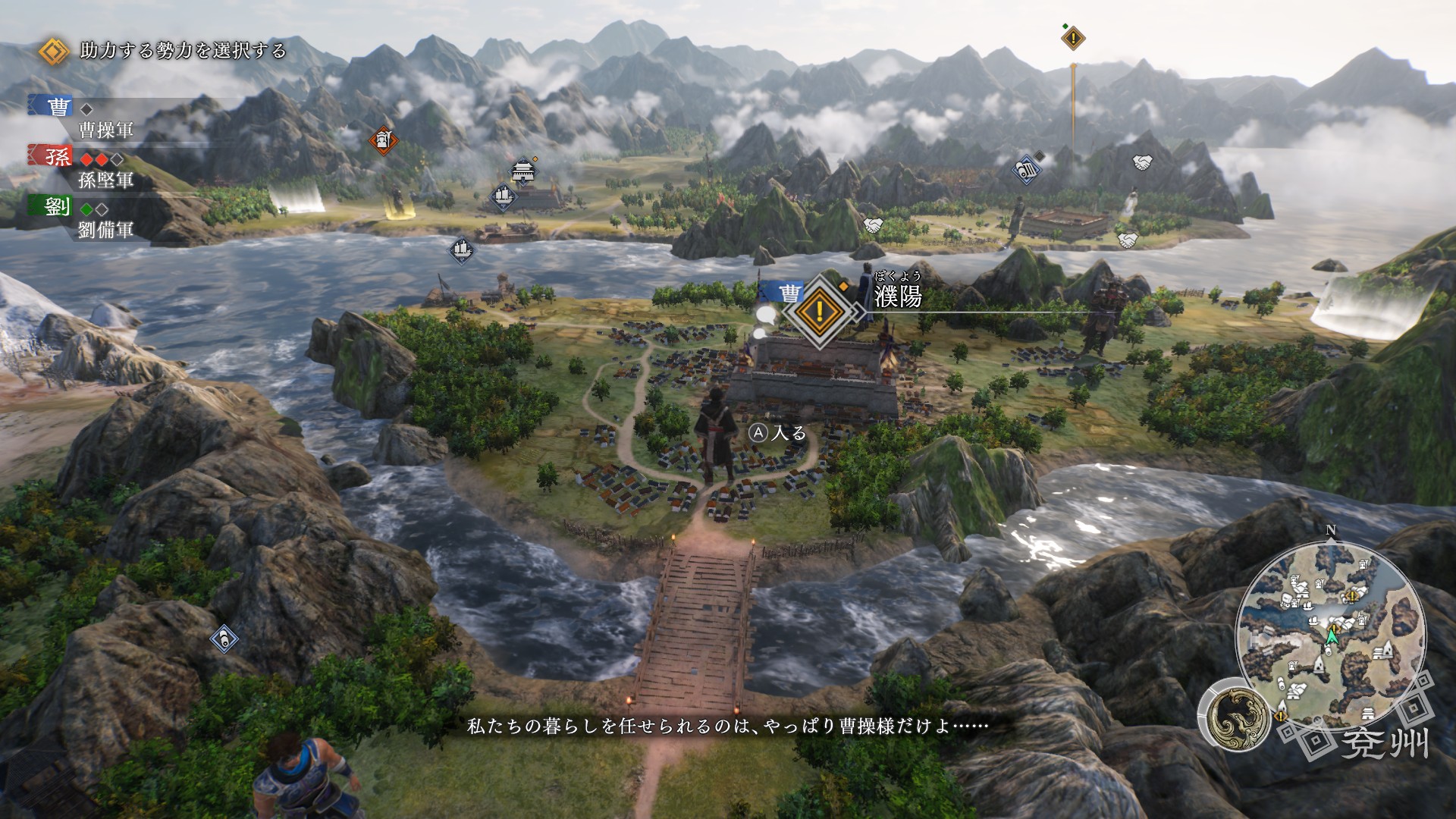Open the upper speech bubble near Puyang
1456x819 pixels.
(x=767, y=314)
